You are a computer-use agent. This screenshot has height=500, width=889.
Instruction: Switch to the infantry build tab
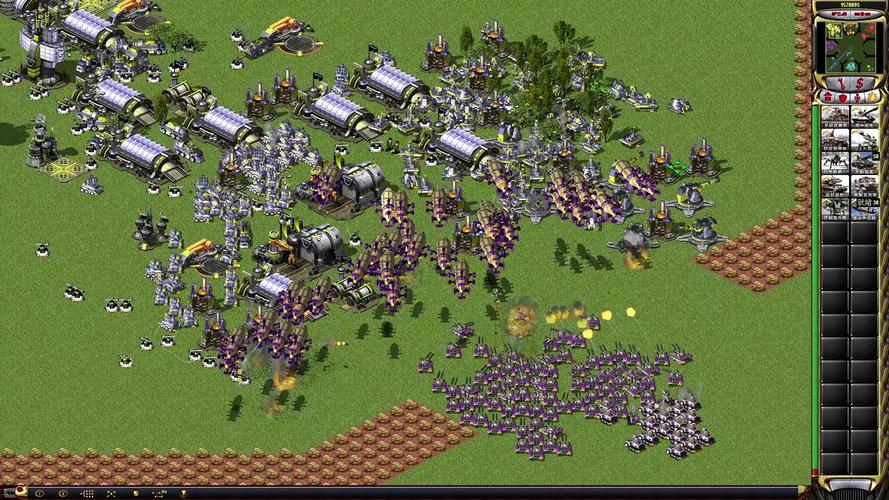(855, 96)
